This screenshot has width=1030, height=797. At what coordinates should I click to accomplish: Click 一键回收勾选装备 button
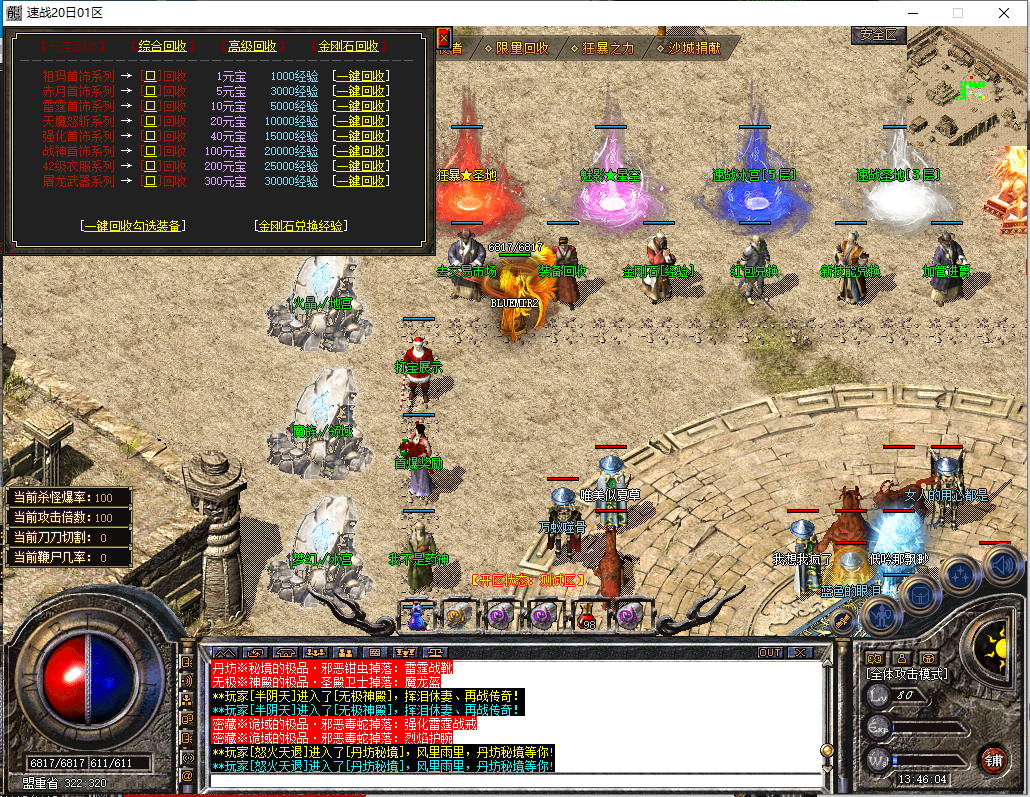133,226
